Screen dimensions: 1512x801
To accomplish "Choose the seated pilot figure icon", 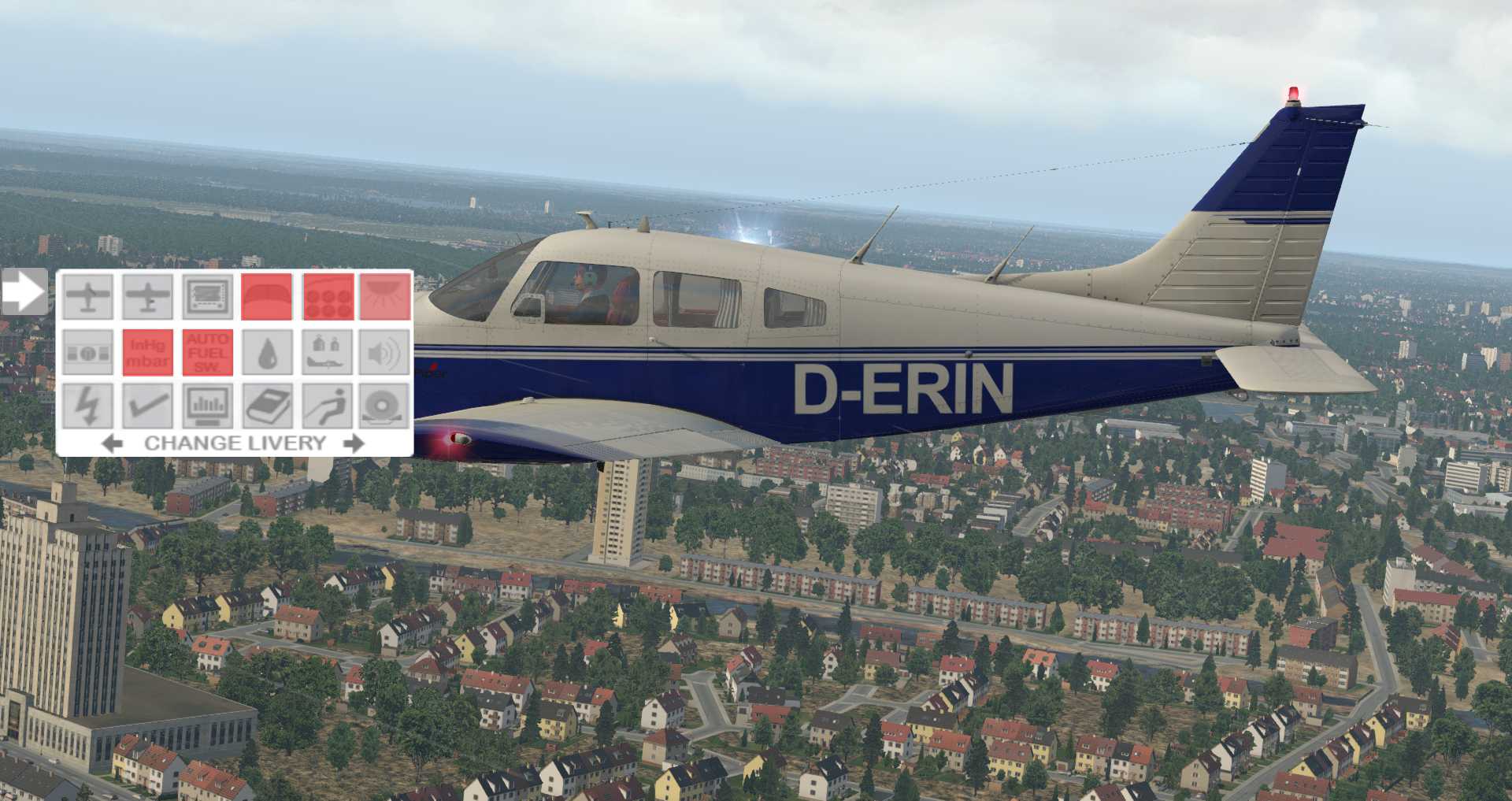I will pos(328,406).
